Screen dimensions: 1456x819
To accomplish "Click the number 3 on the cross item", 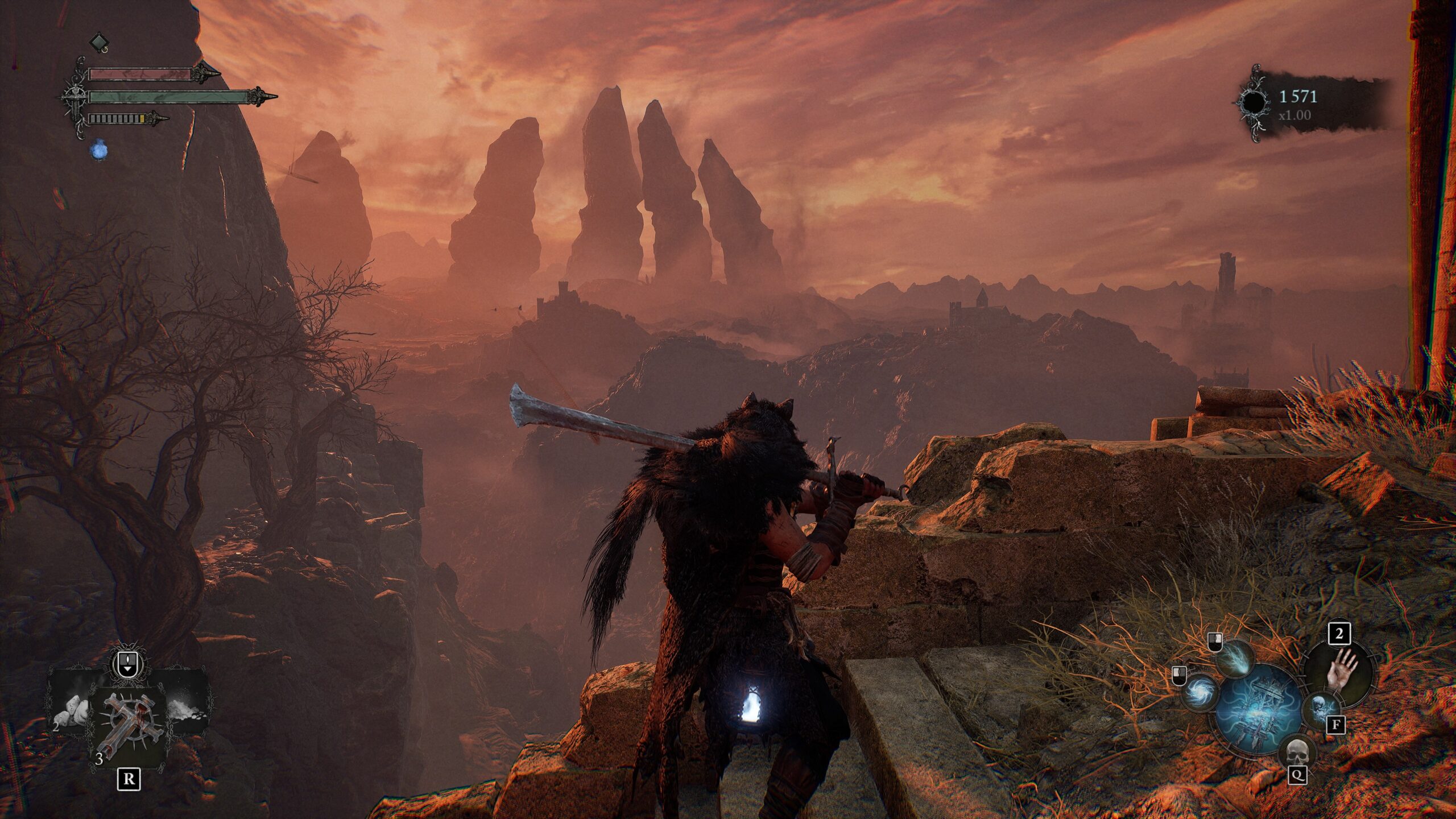I will click(100, 758).
